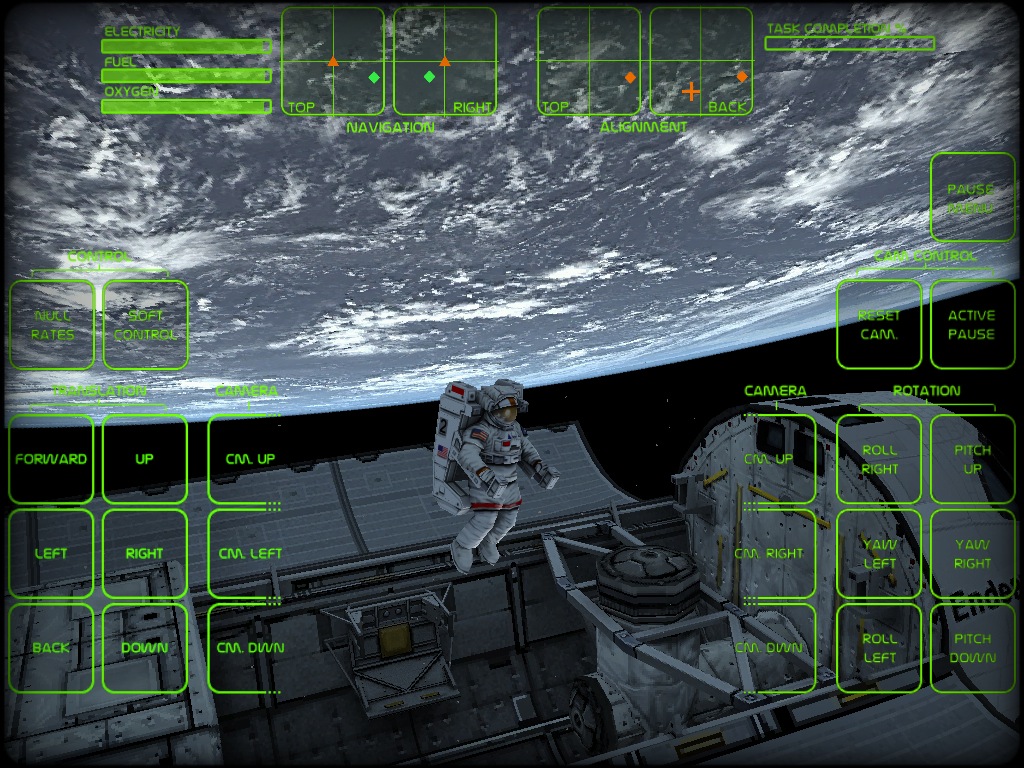Toggle Active Pause

[972, 325]
